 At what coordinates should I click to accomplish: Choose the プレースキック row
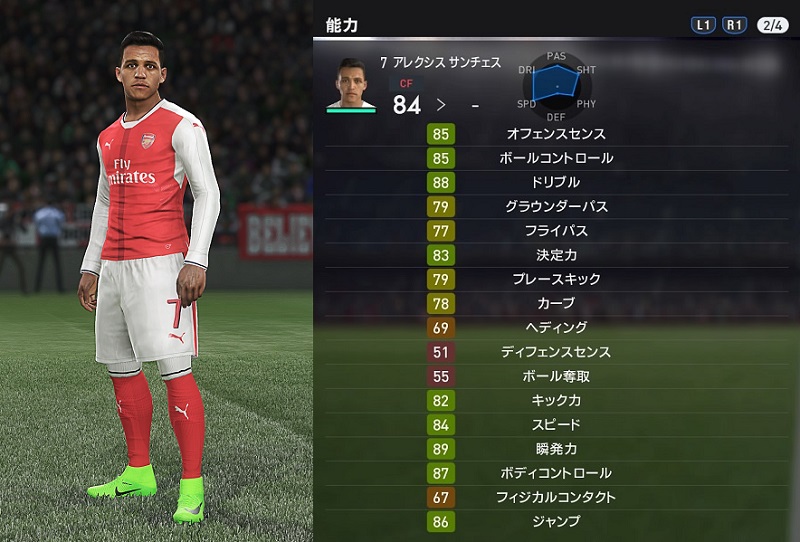pyautogui.click(x=555, y=279)
